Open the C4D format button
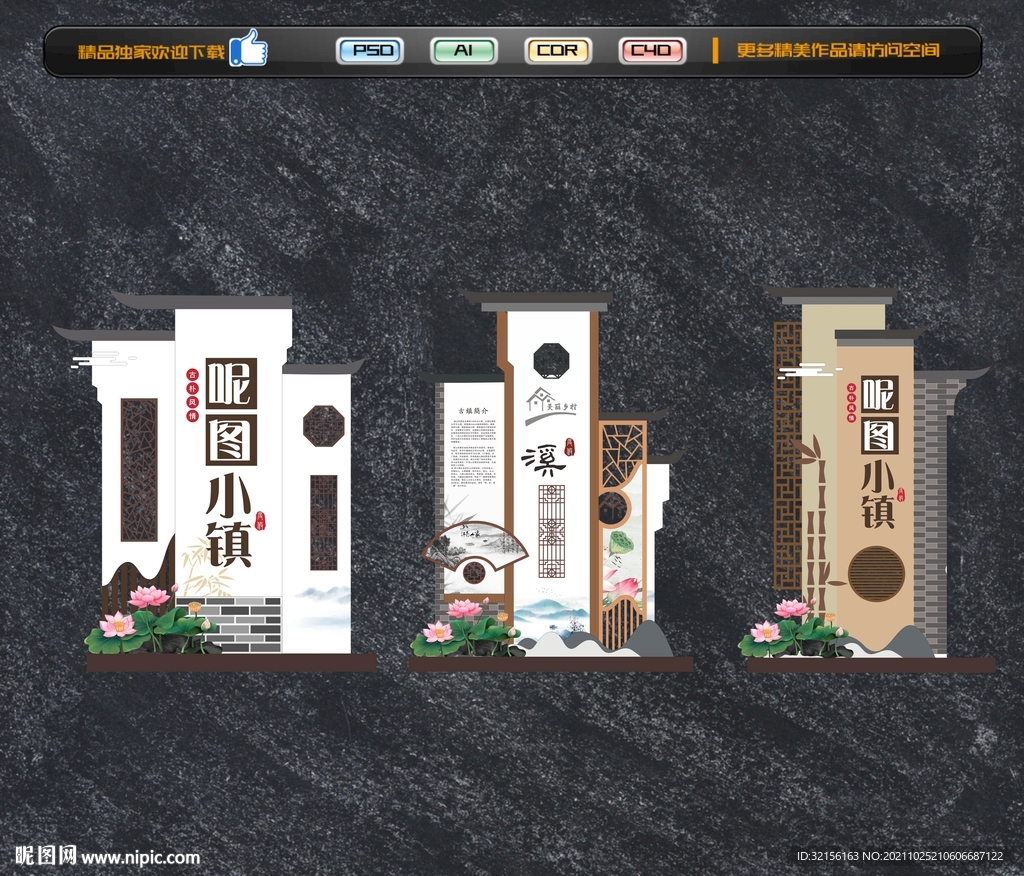The height and width of the screenshot is (876, 1024). click(x=651, y=51)
